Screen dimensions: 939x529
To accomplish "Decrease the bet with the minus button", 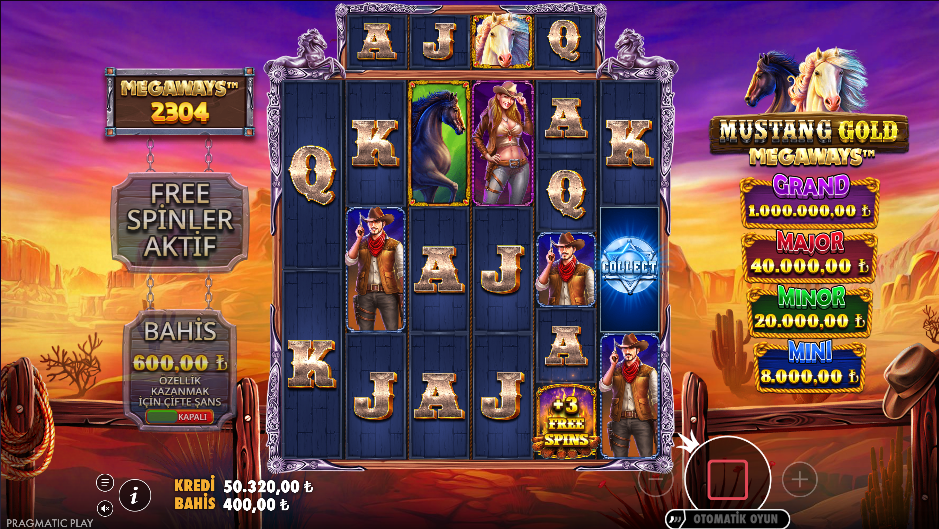I will (655, 480).
